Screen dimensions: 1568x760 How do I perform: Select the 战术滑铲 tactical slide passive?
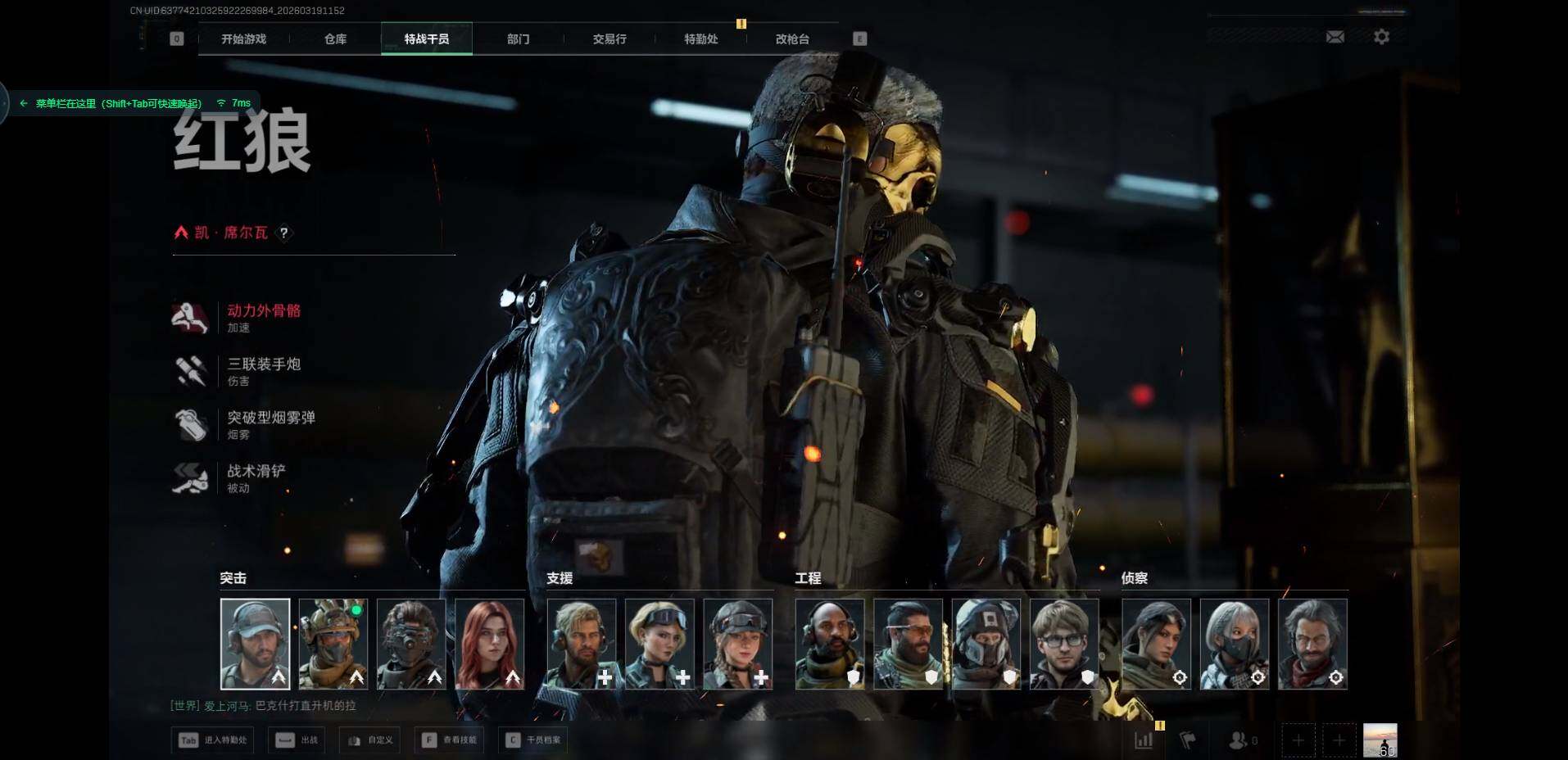[256, 471]
